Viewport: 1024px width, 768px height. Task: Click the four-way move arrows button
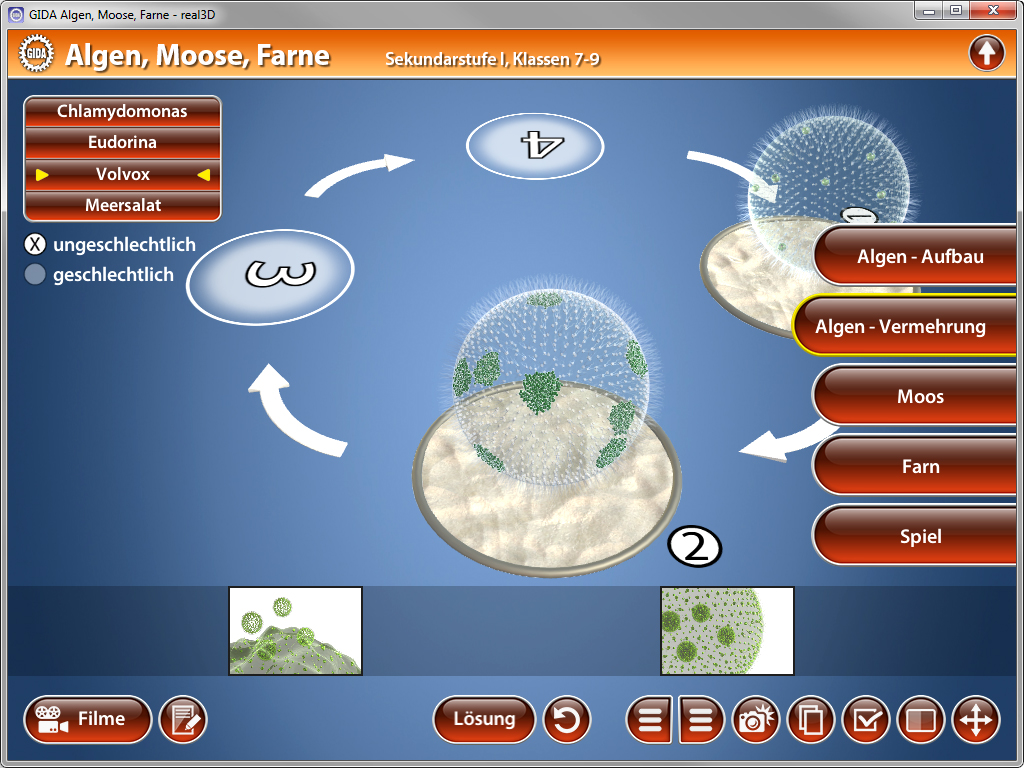[x=975, y=720]
